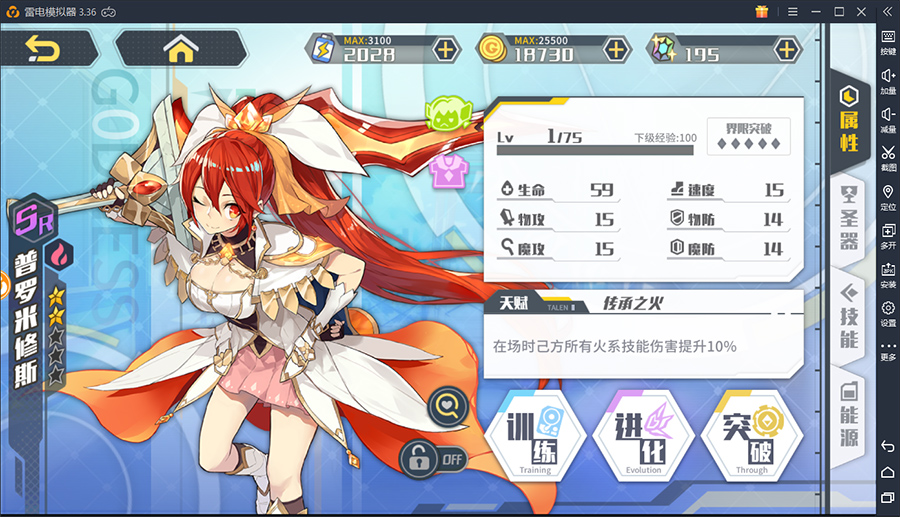Switch to the 属性 attributes tab
Viewport: 900px width, 517px height.
tap(849, 121)
